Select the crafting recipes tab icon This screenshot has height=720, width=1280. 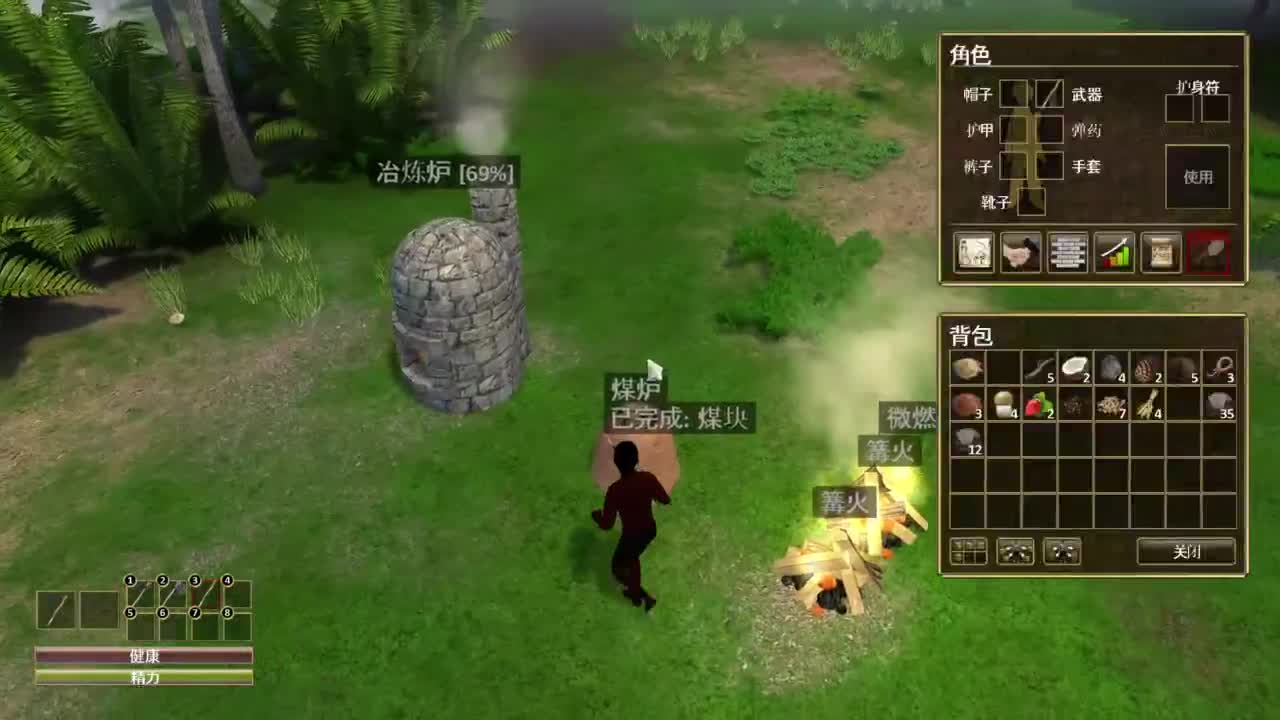(971, 253)
